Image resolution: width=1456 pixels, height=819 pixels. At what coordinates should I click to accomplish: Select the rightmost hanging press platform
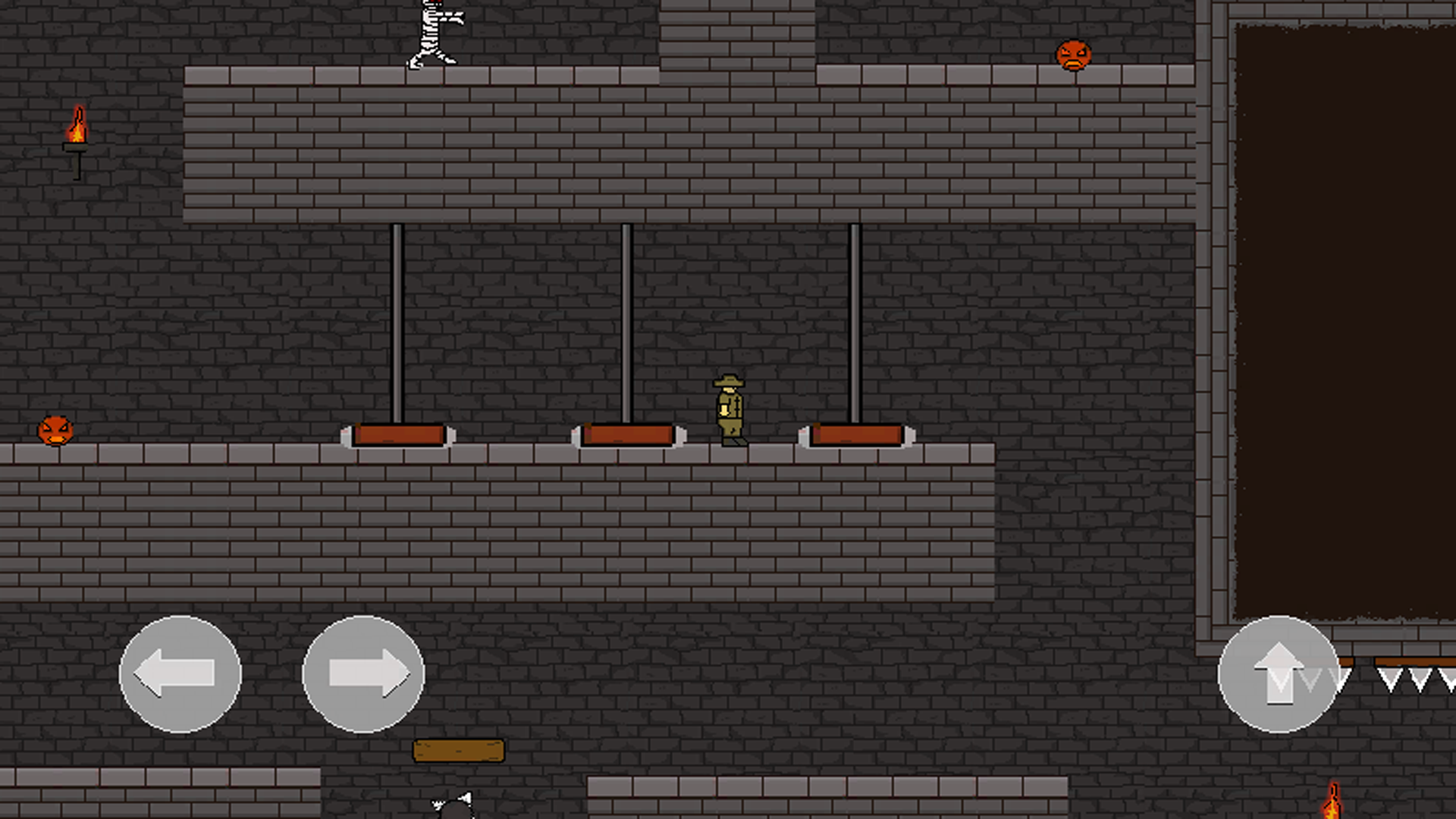(x=855, y=434)
